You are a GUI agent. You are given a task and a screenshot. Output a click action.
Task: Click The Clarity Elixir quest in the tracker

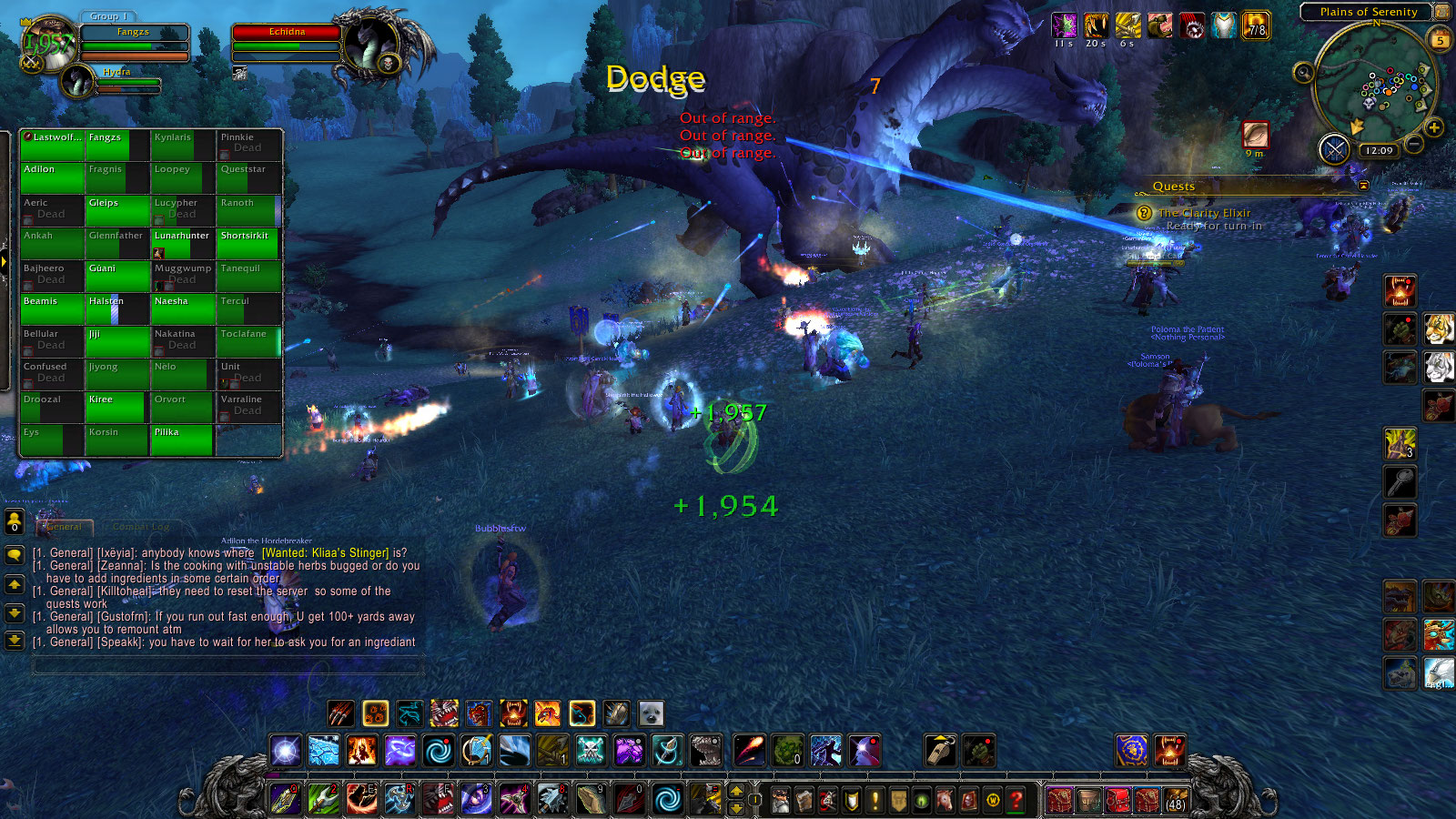point(1204,212)
